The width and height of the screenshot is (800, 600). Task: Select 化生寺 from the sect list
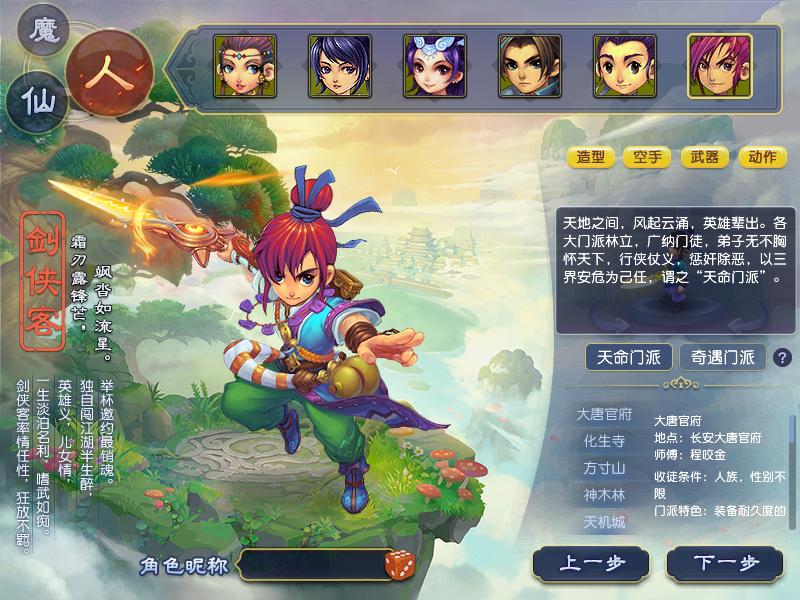604,441
